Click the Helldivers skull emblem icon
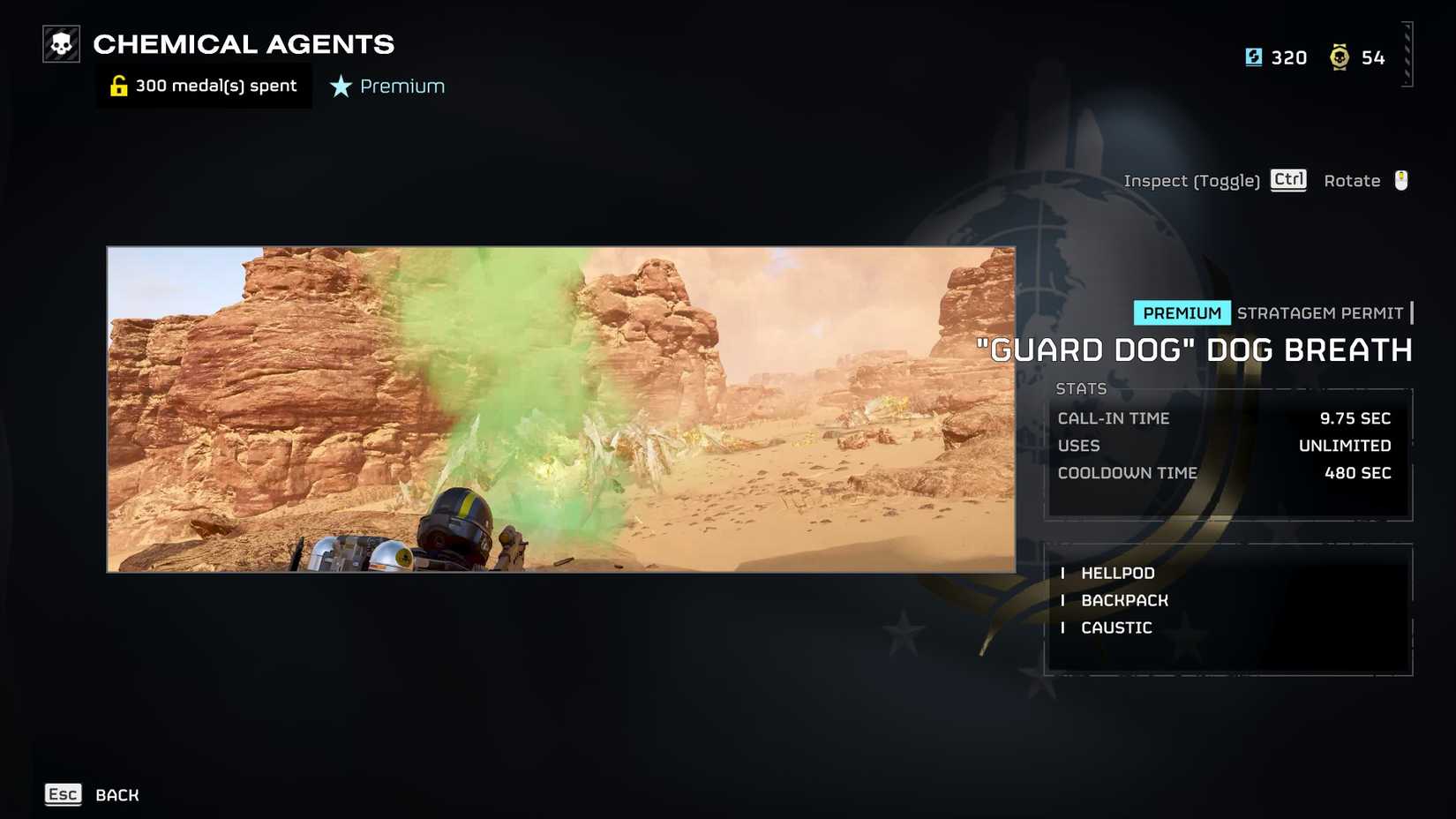Viewport: 1456px width, 819px height. coord(59,41)
